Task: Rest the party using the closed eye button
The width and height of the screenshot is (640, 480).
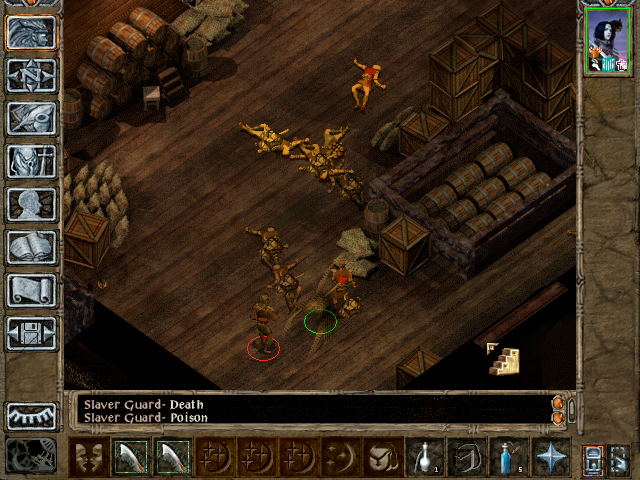Action: (x=32, y=416)
